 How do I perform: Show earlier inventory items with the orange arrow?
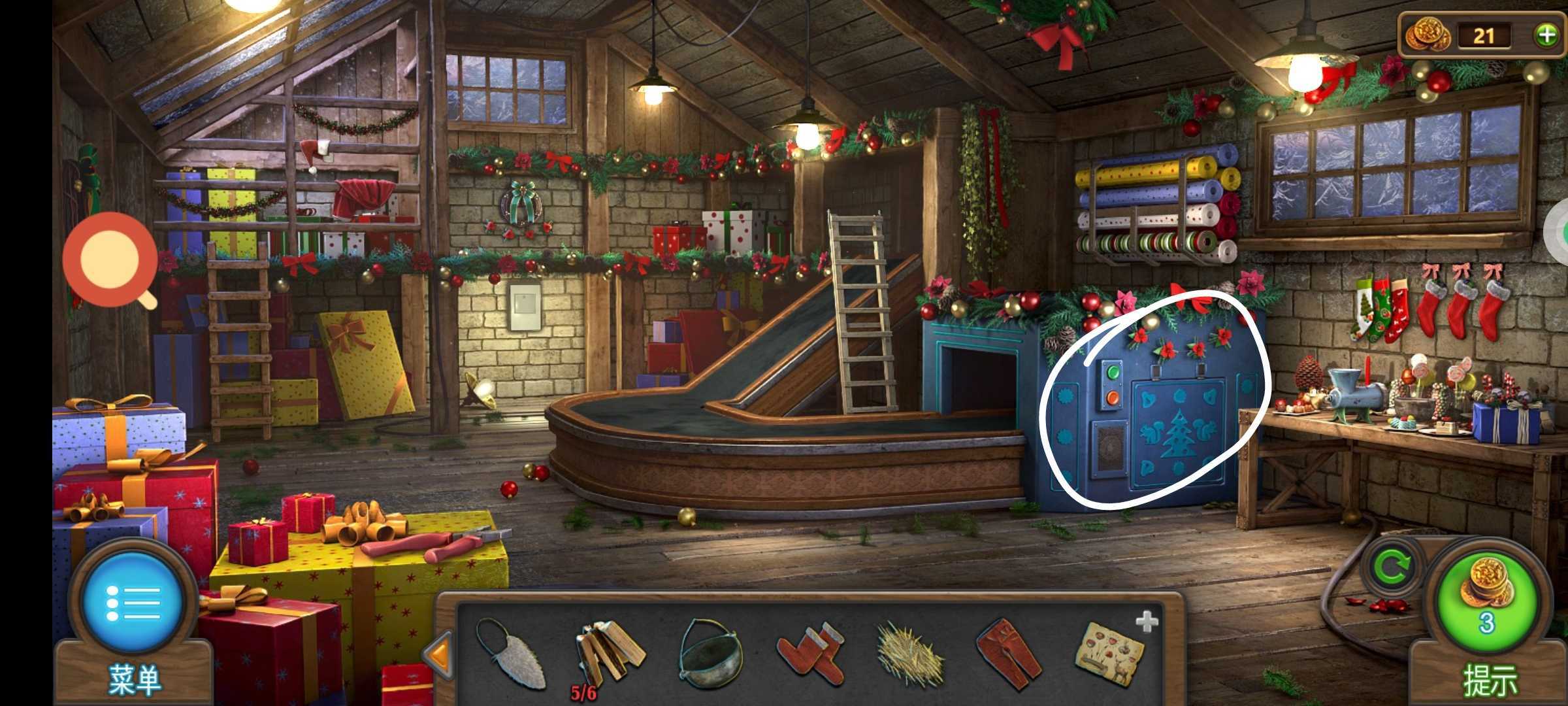coord(438,654)
